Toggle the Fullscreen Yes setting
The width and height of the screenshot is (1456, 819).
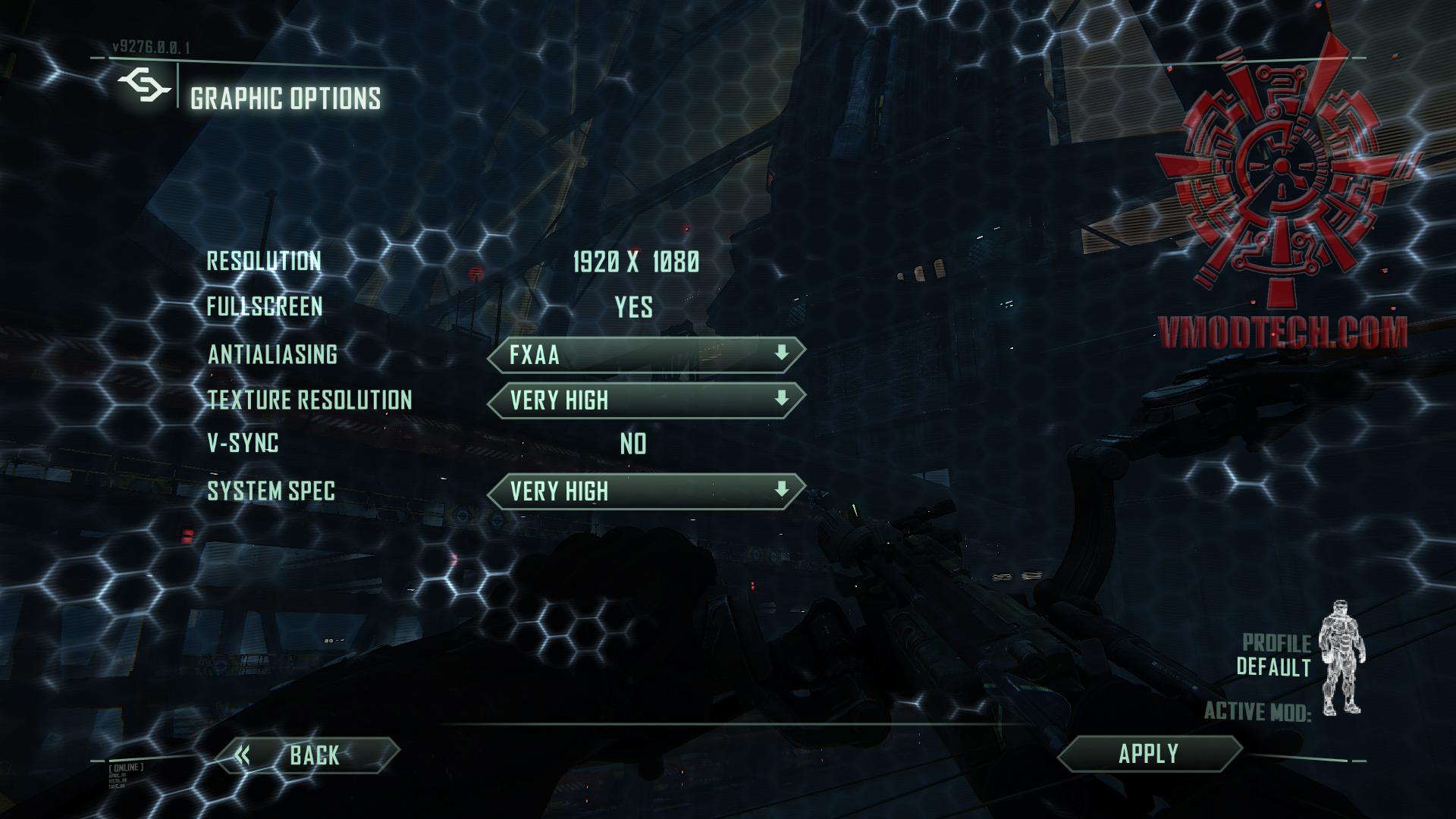(633, 307)
